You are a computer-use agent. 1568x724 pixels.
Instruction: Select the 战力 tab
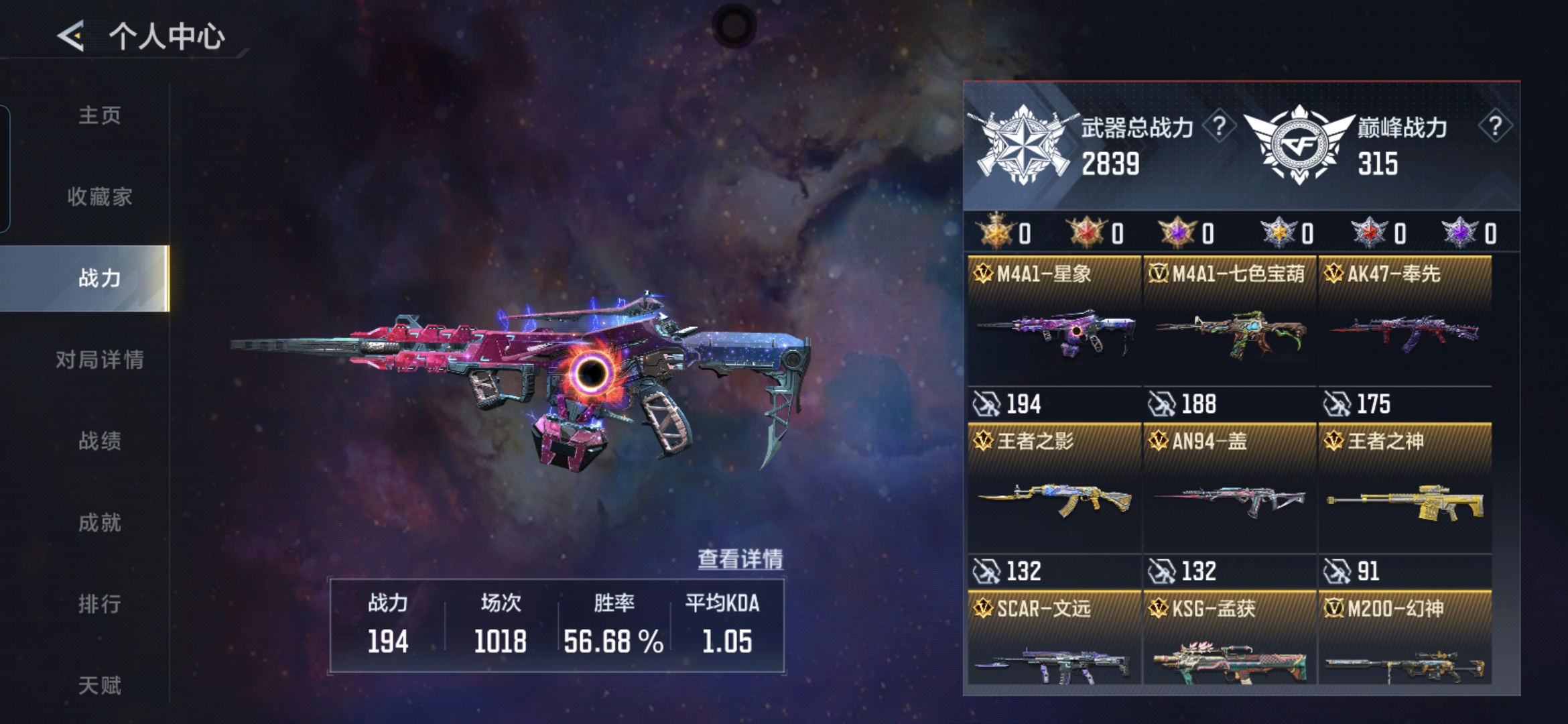point(100,278)
